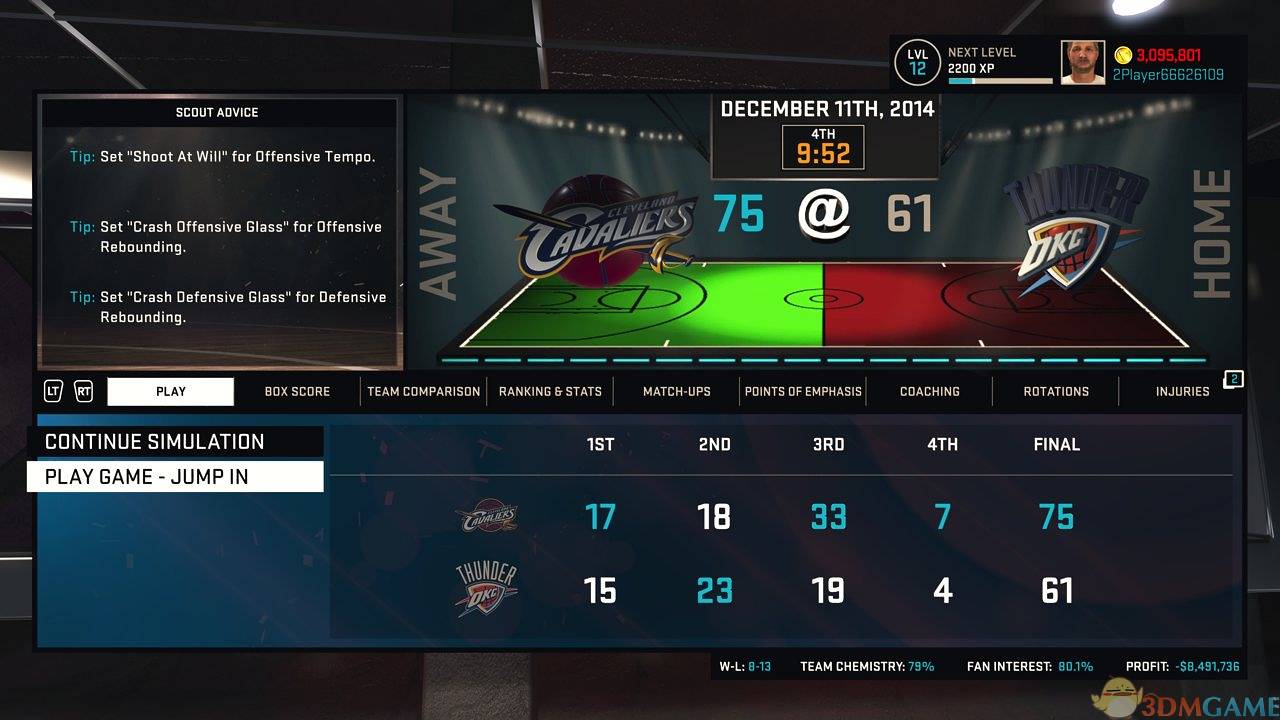Image resolution: width=1280 pixels, height=720 pixels.
Task: Open Points of Emphasis tab
Action: point(803,391)
